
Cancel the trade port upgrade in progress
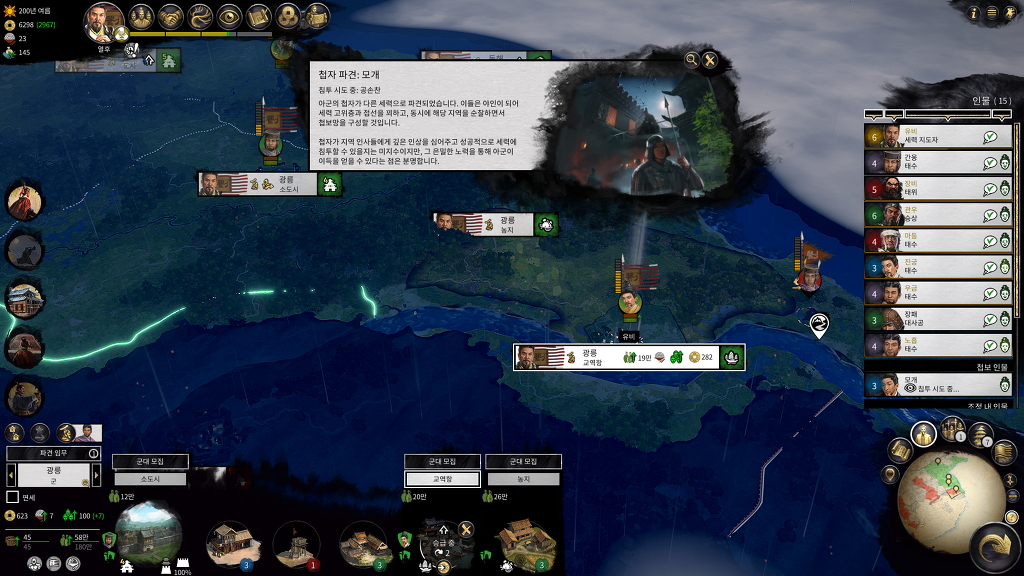tap(465, 530)
